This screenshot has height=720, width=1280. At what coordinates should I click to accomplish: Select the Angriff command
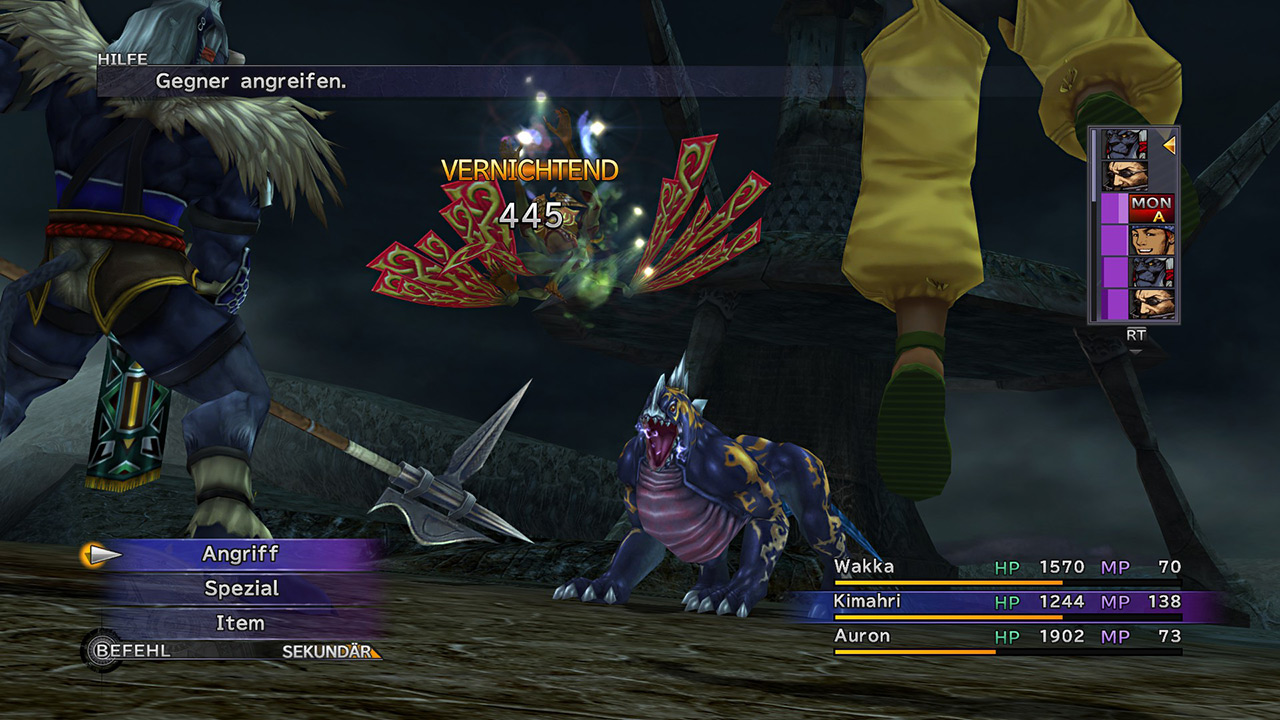tap(241, 554)
